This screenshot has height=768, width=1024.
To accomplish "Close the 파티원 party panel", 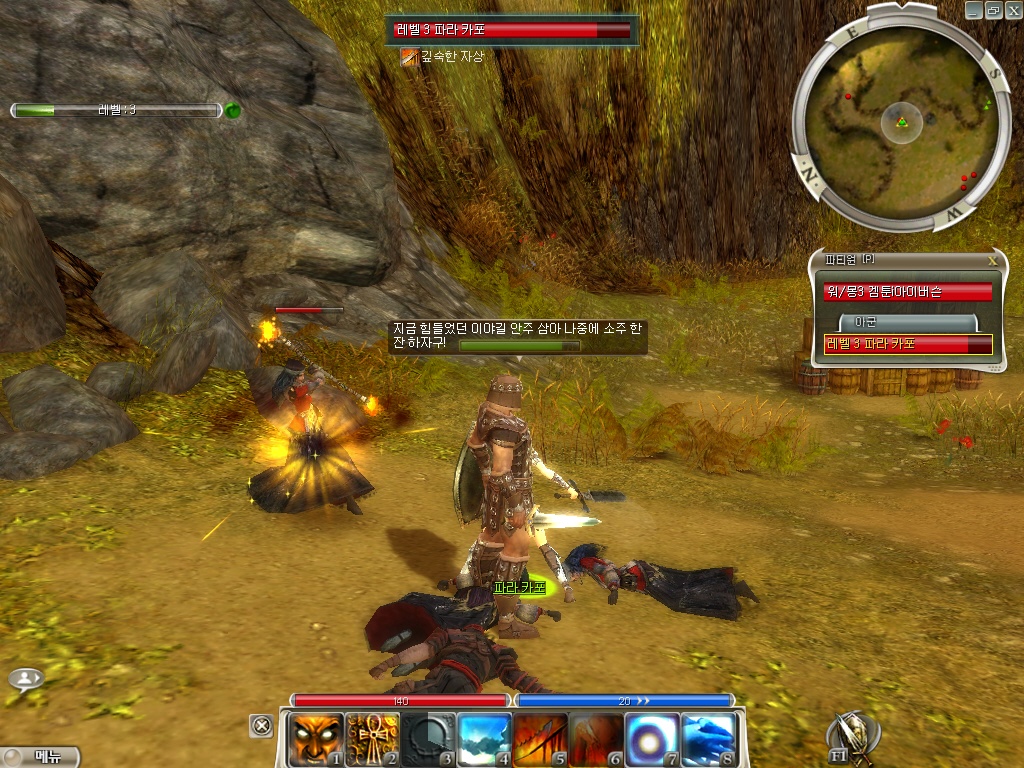I will tap(992, 260).
